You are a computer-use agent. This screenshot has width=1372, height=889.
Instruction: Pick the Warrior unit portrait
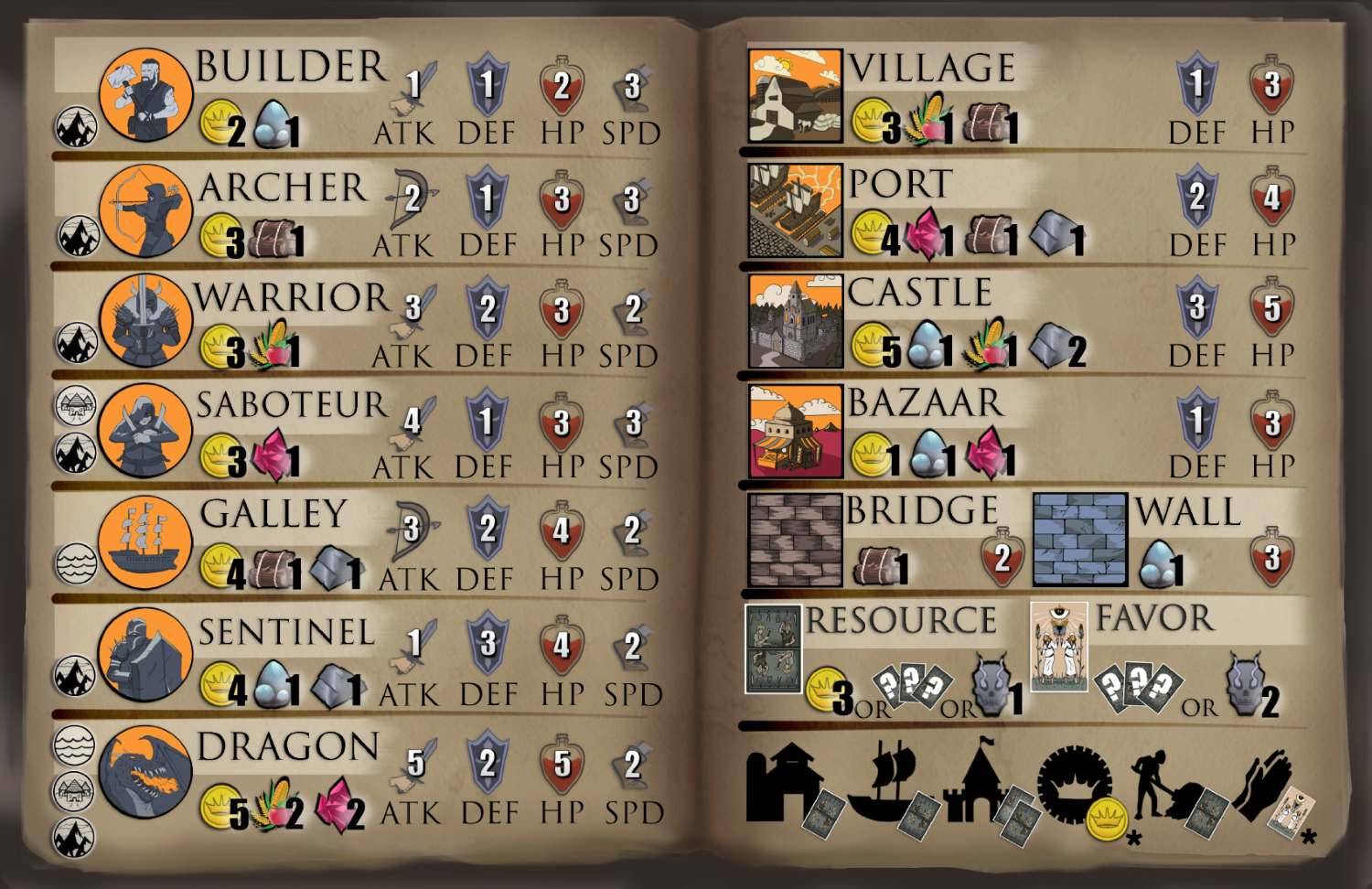145,320
